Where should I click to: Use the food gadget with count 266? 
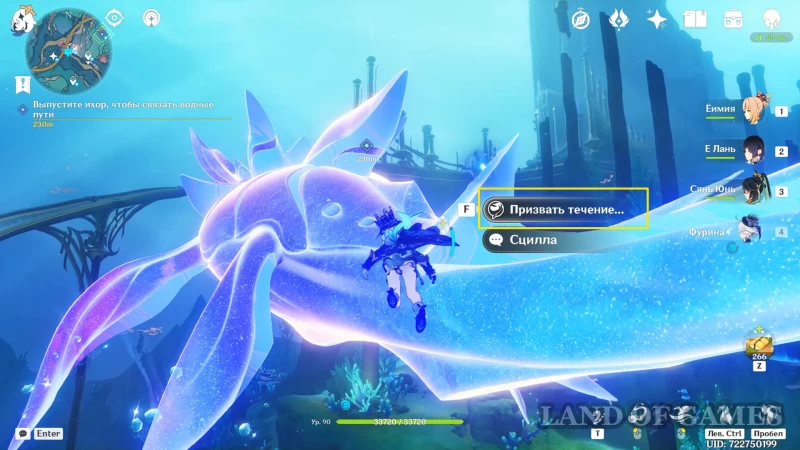coord(755,346)
